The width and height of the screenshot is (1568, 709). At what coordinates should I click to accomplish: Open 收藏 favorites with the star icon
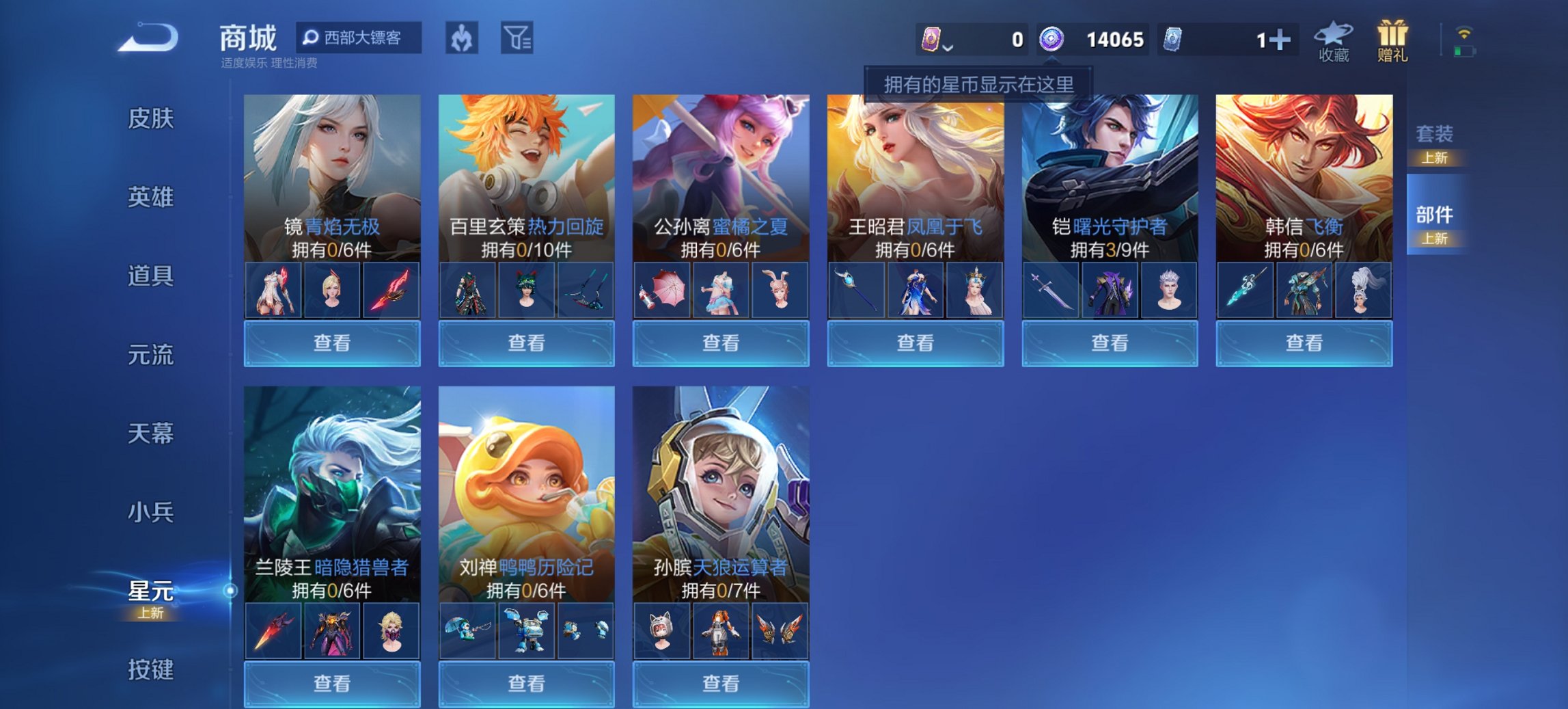(1334, 41)
